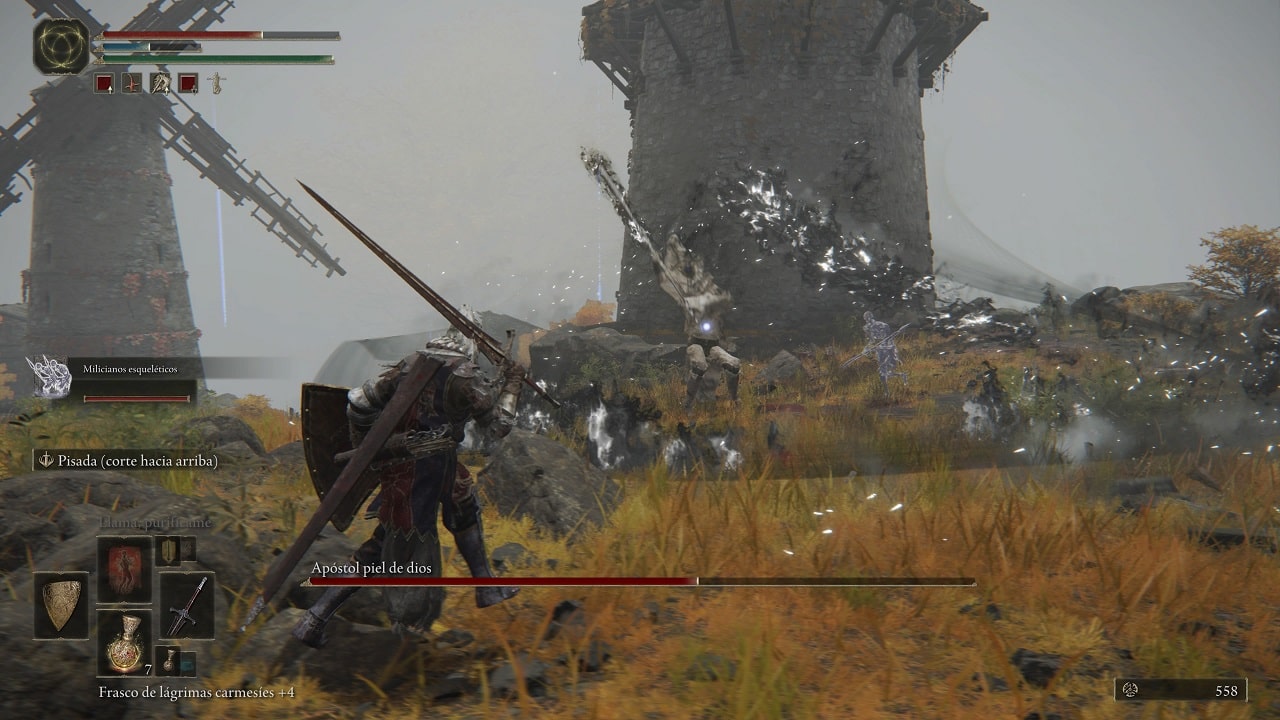
Task: Select the red curved blade status icon
Action: [132, 83]
